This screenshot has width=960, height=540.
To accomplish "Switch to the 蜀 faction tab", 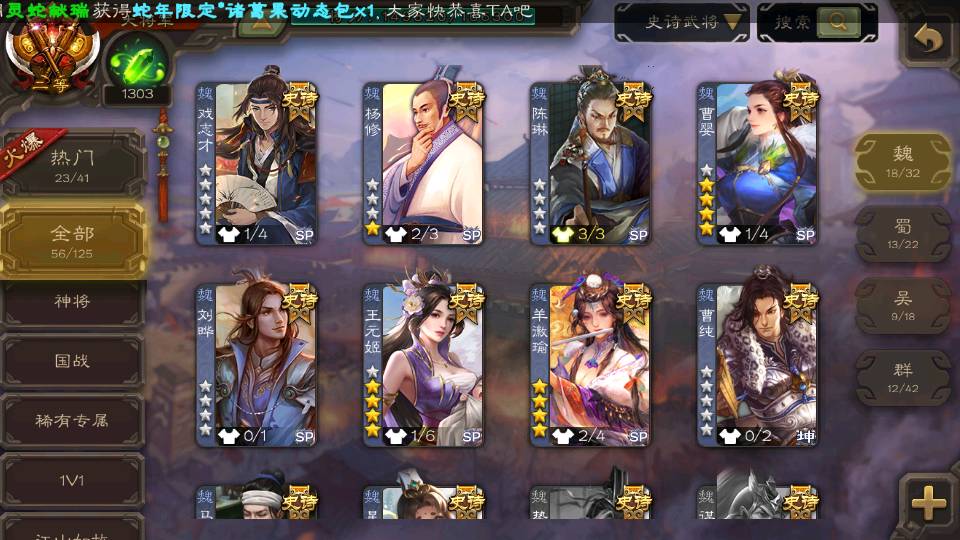I will click(903, 234).
